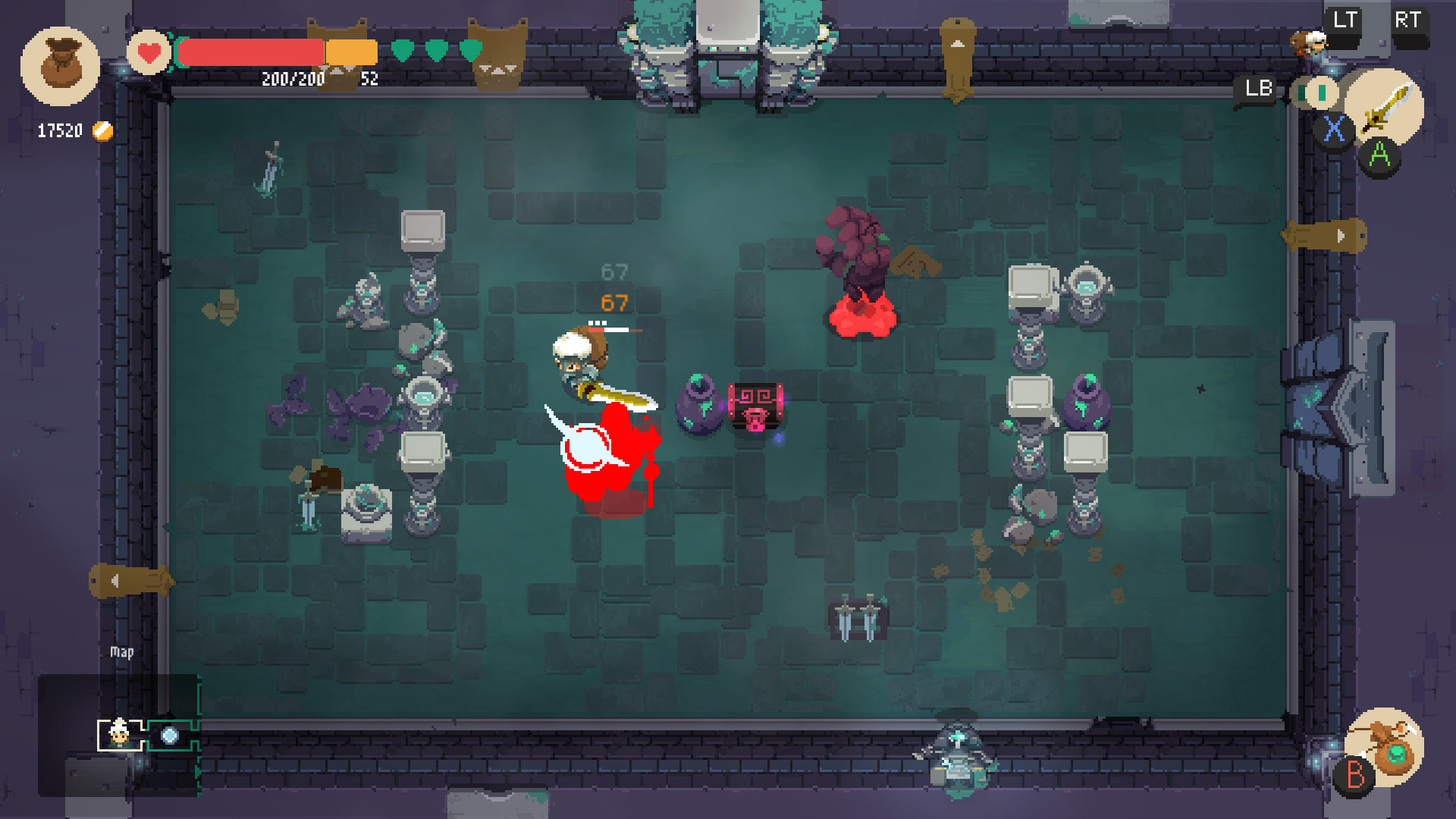Click the amulet icon above the X button

pyautogui.click(x=1315, y=93)
